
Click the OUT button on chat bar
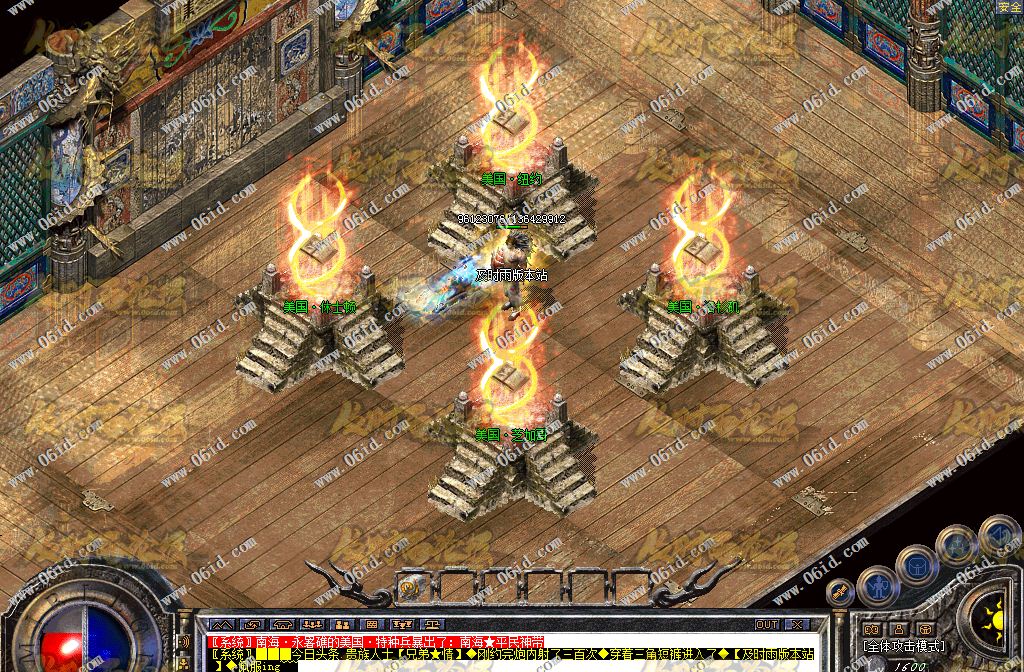[767, 624]
